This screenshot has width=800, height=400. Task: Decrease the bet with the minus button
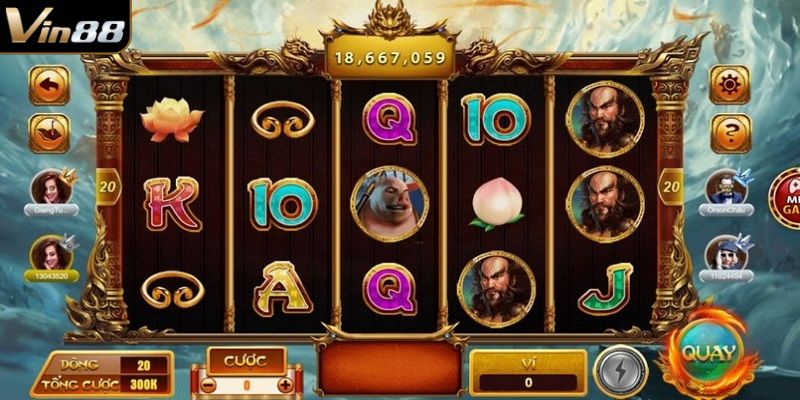click(x=208, y=384)
